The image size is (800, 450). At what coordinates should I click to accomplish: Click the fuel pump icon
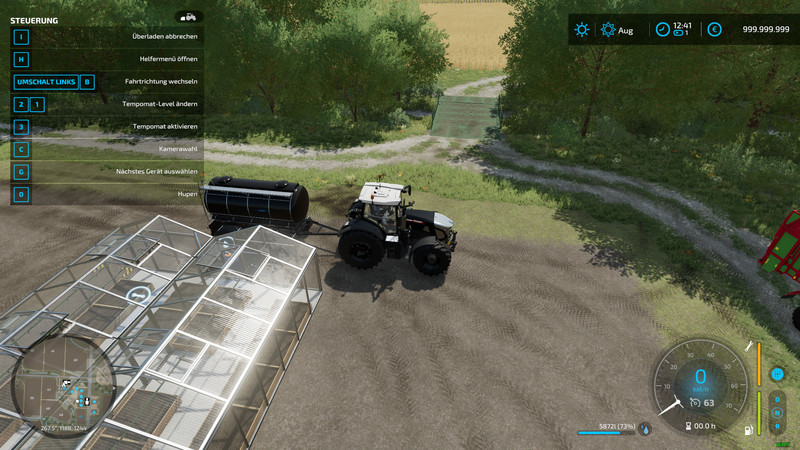pos(747,430)
